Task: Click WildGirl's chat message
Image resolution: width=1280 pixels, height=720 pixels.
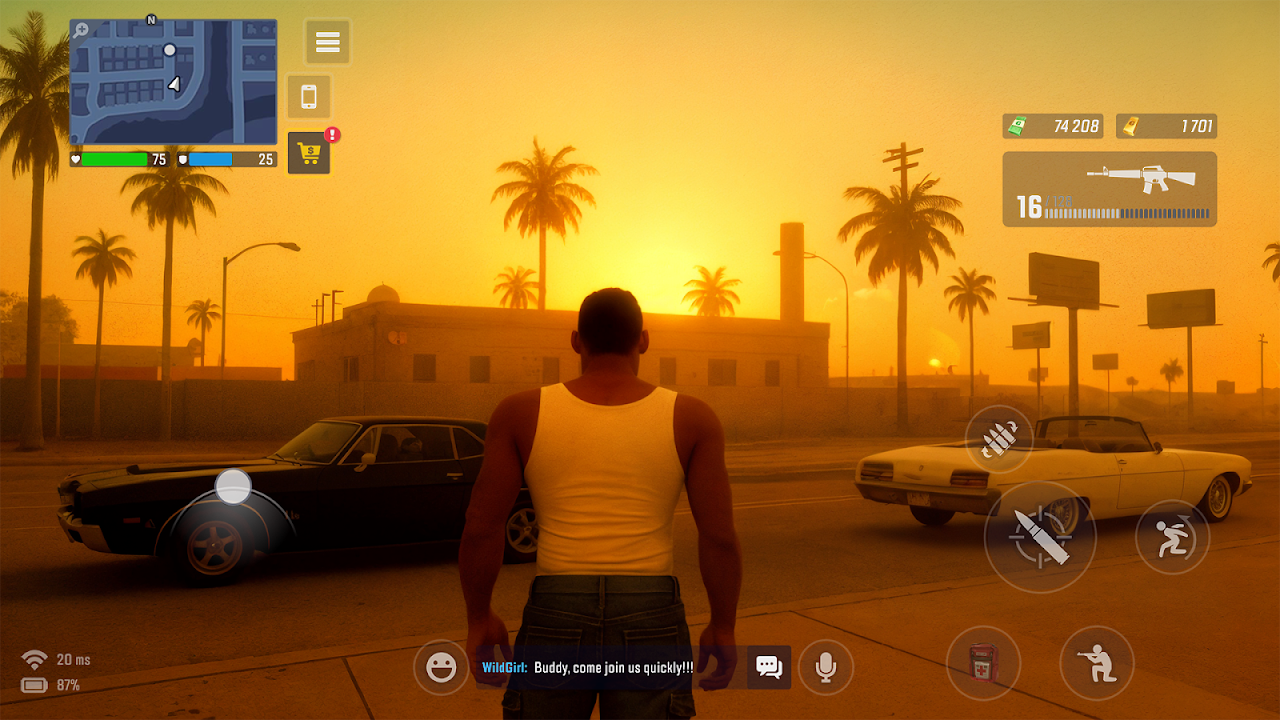Action: click(588, 667)
